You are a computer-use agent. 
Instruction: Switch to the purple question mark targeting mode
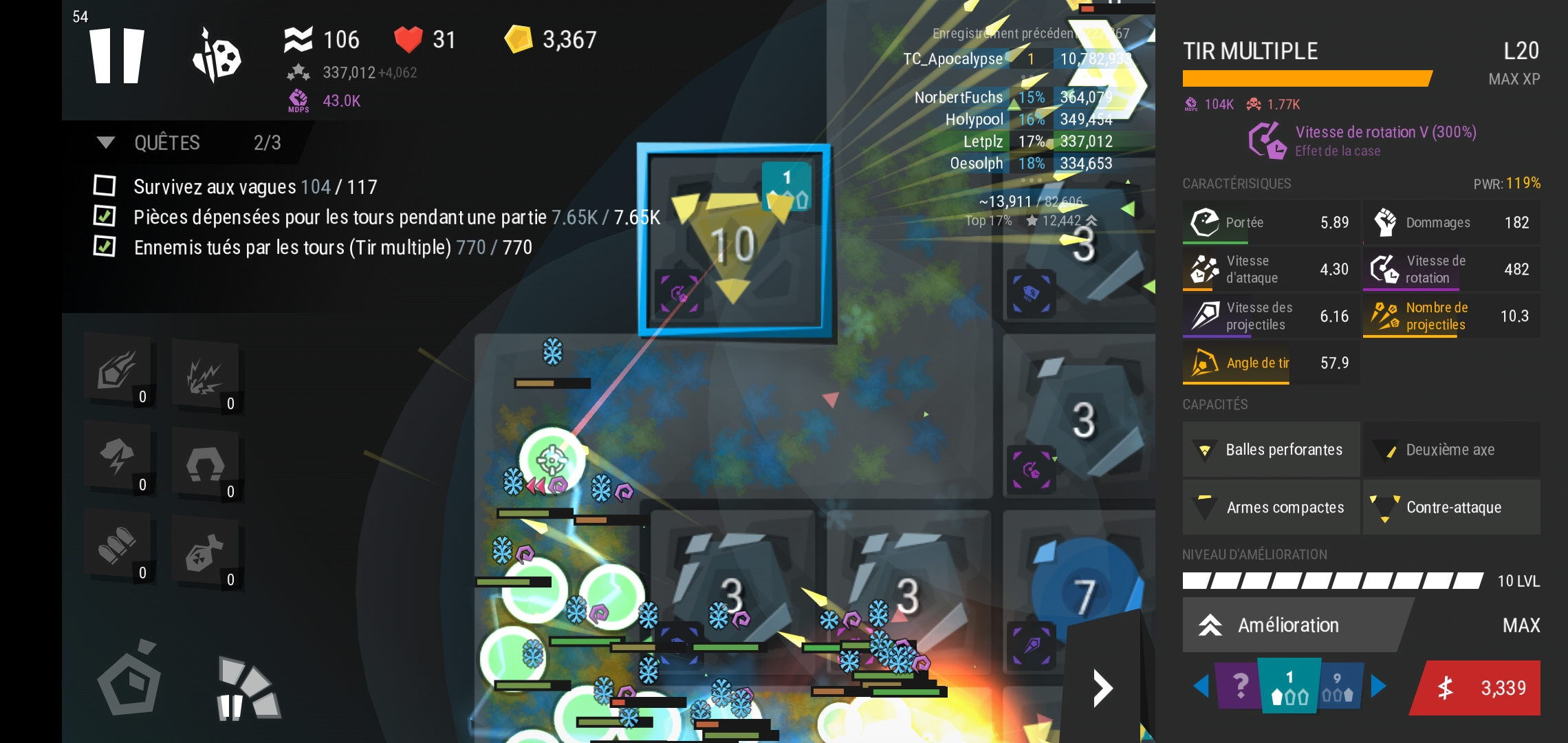coord(1239,685)
